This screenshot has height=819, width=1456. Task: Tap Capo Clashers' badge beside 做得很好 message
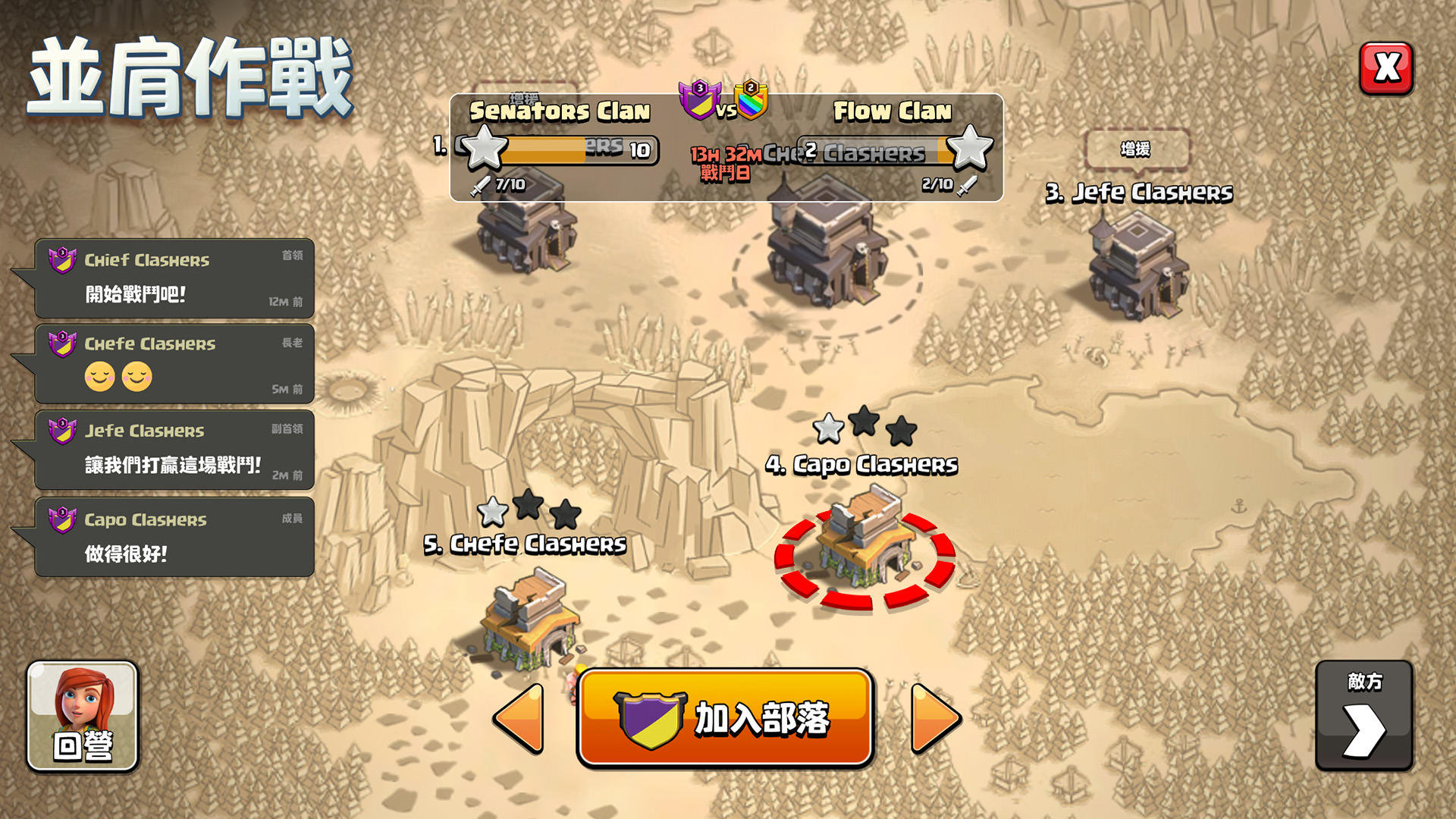(61, 520)
